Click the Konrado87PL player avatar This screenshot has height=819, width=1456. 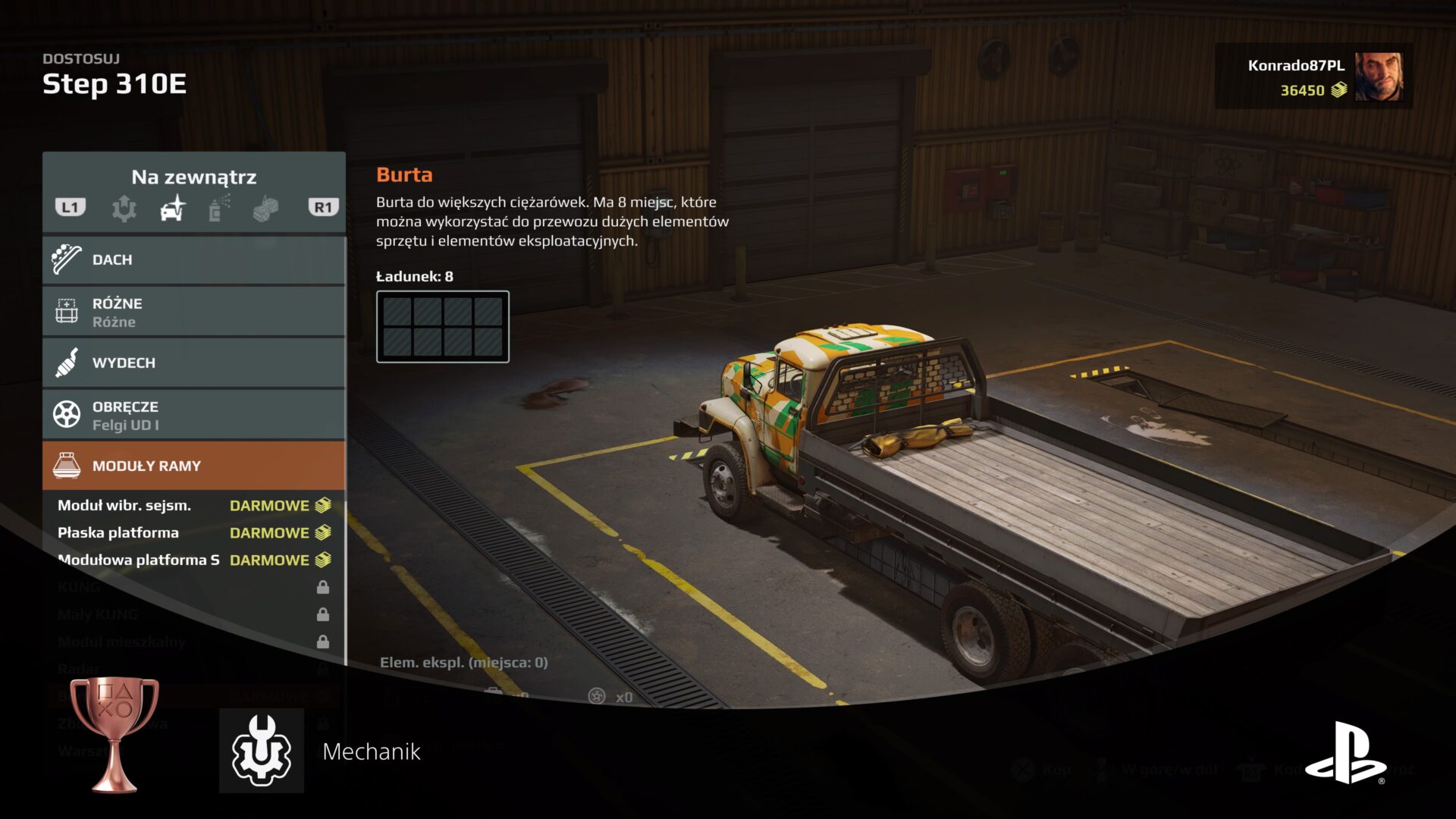(1379, 77)
